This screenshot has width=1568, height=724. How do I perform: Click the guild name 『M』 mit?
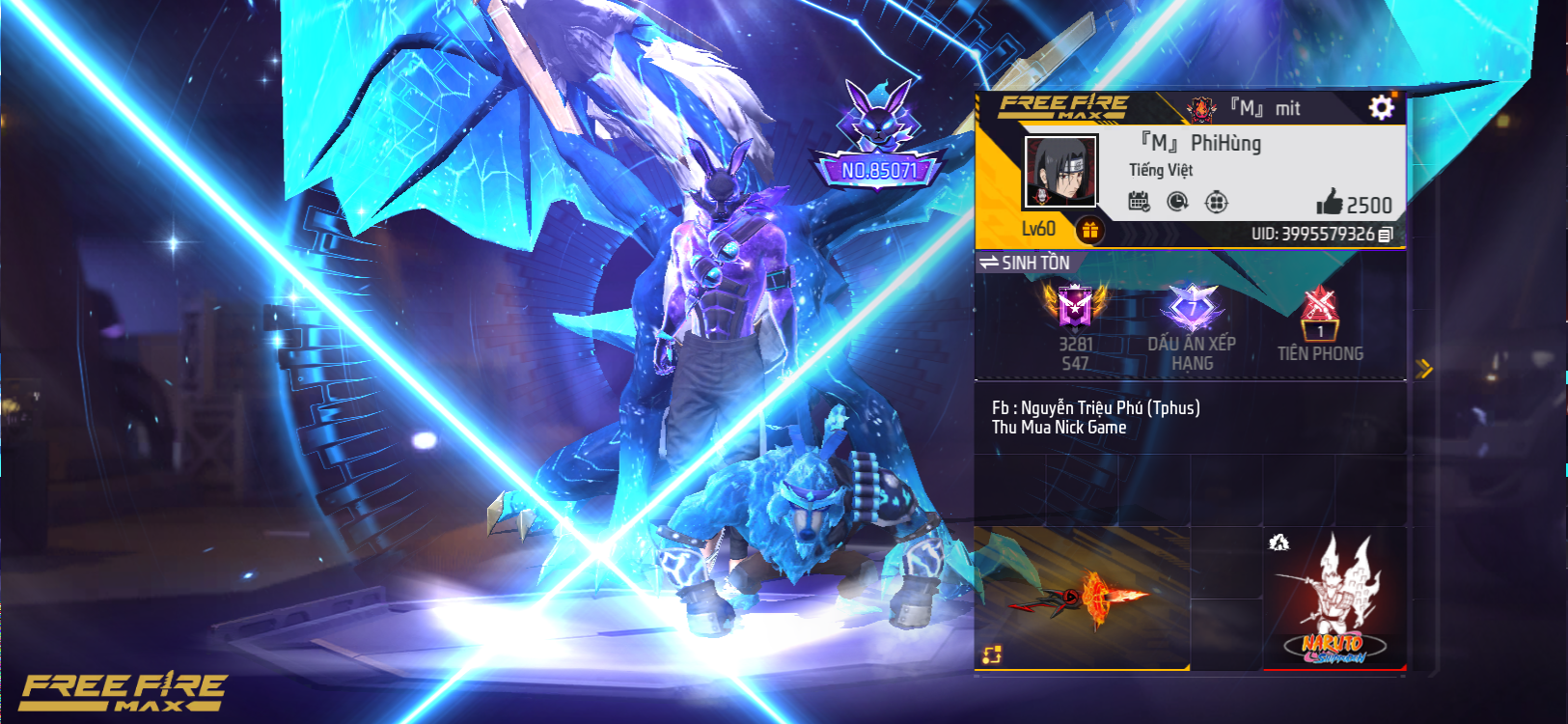point(1264,108)
